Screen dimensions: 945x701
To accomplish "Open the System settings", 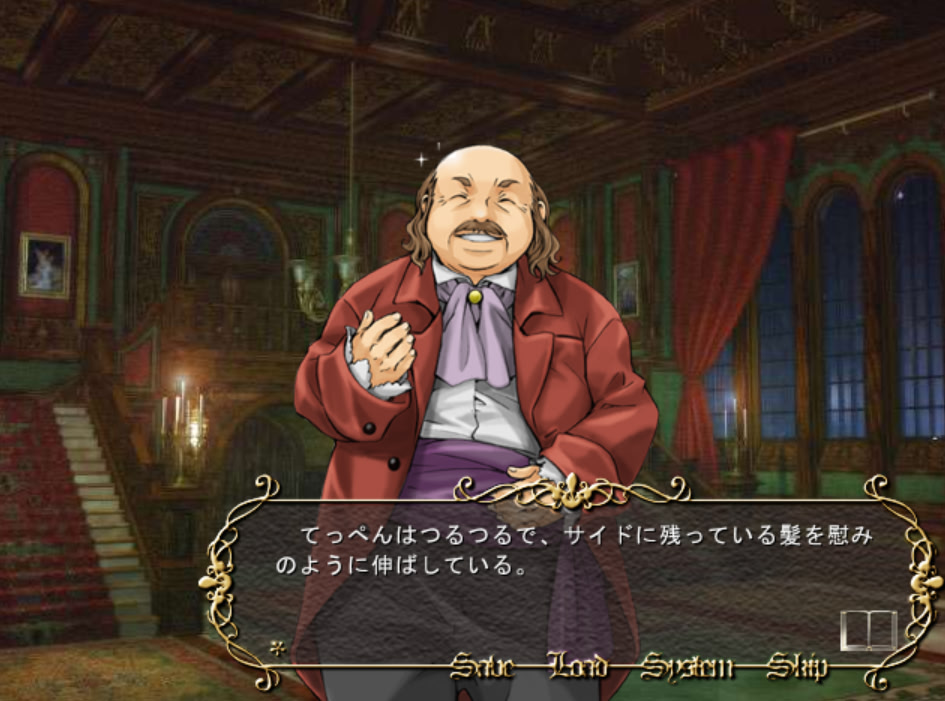I will [x=687, y=667].
